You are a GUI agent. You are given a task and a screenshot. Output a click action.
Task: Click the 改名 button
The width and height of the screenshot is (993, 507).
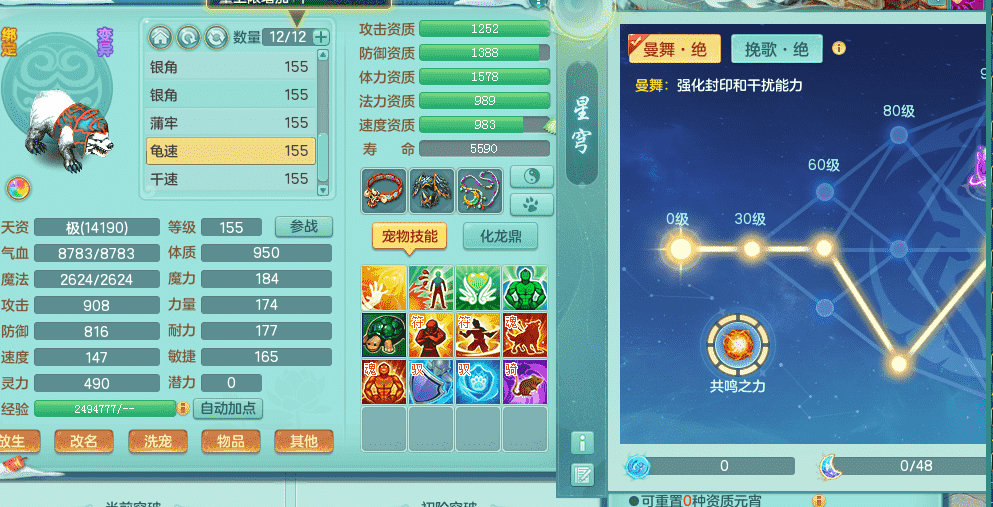pyautogui.click(x=84, y=441)
